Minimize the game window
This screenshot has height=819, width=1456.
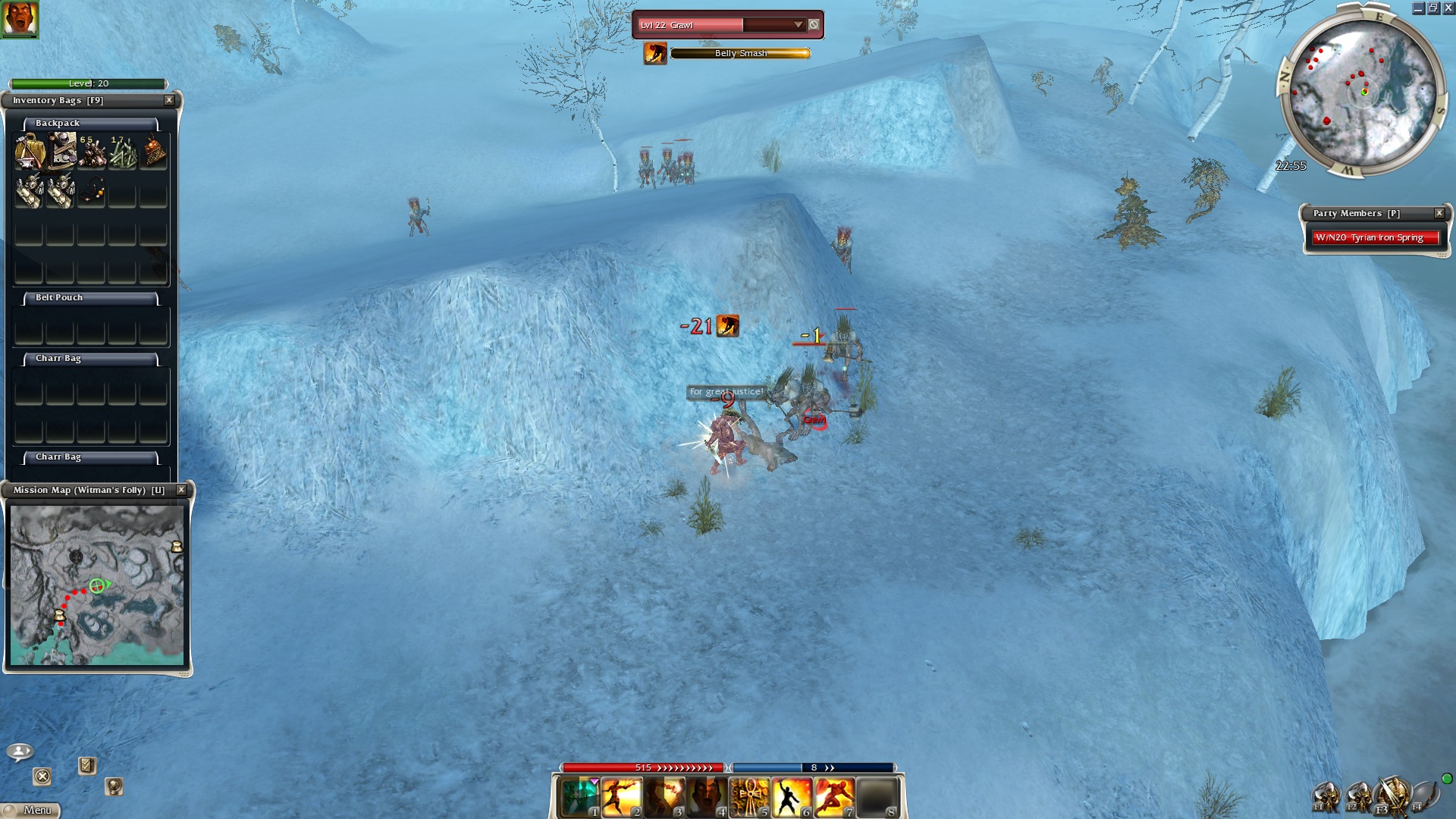(x=1418, y=8)
